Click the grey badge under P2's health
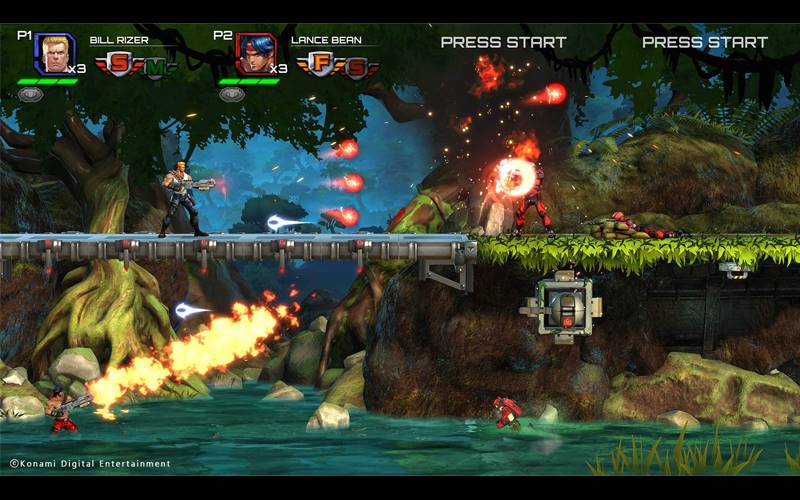800x500 pixels. click(232, 94)
